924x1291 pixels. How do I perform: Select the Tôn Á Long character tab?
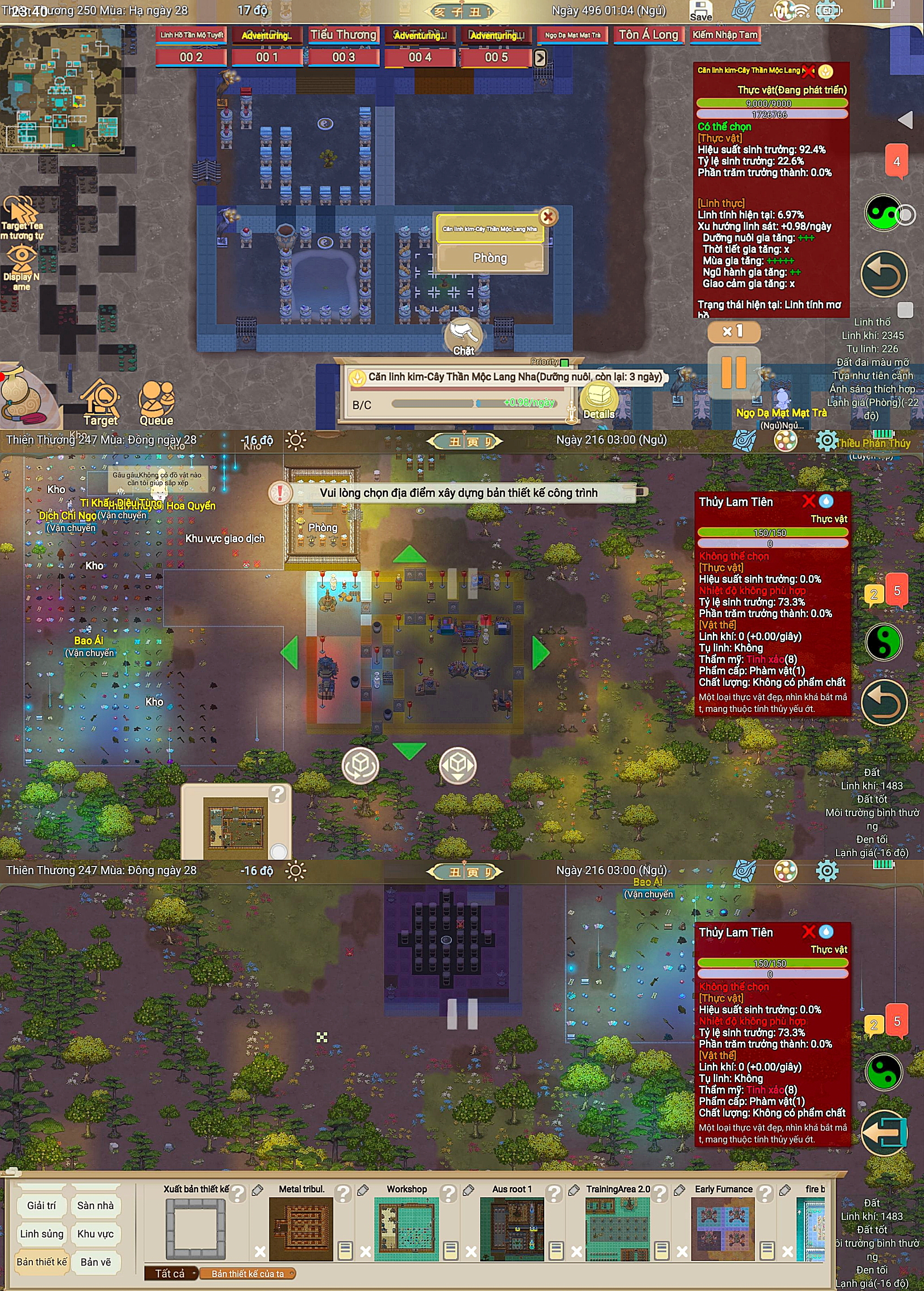click(x=648, y=35)
